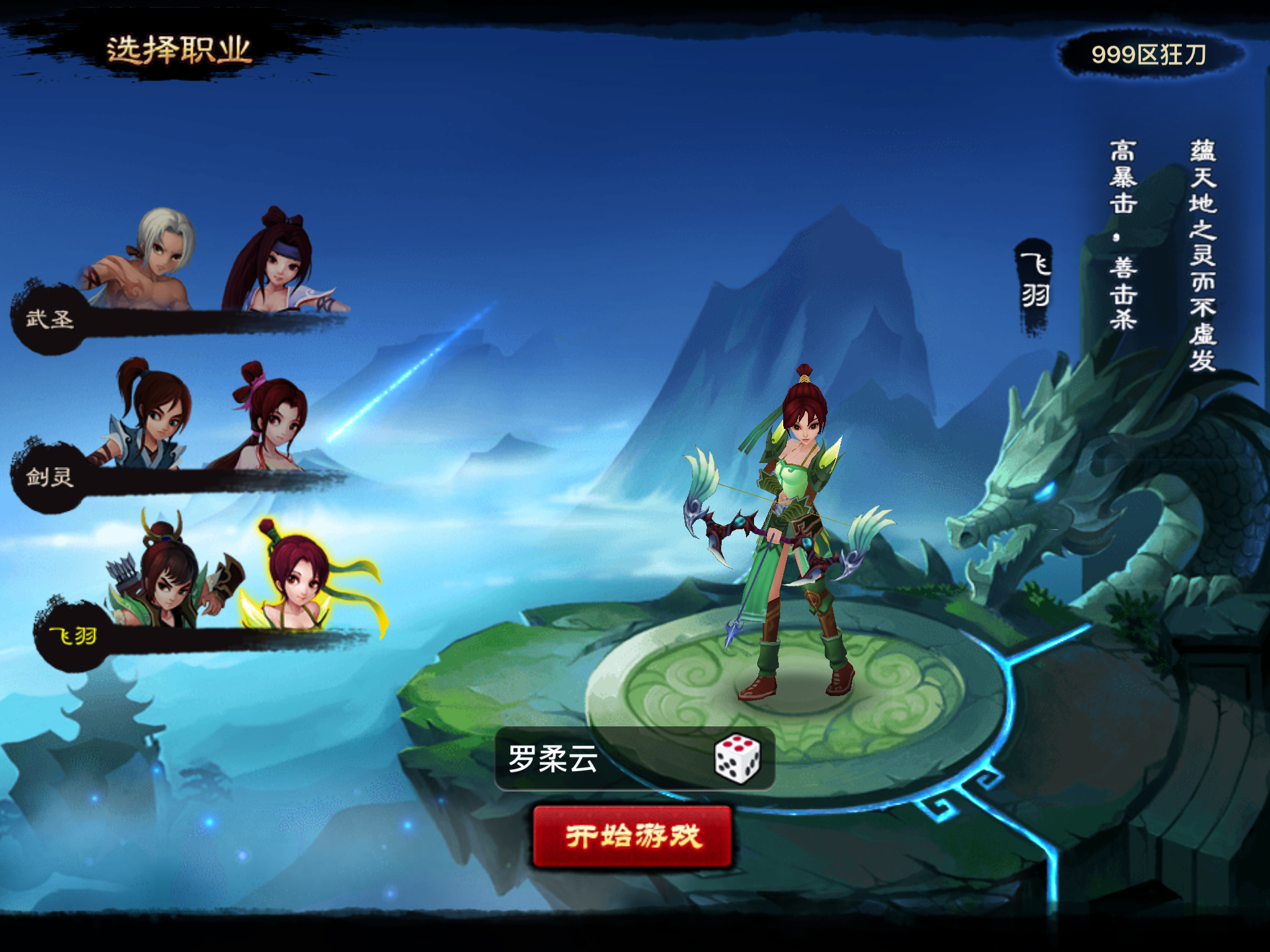The image size is (1270, 952).
Task: Edit the character name field 罗柔云
Action: tap(595, 759)
